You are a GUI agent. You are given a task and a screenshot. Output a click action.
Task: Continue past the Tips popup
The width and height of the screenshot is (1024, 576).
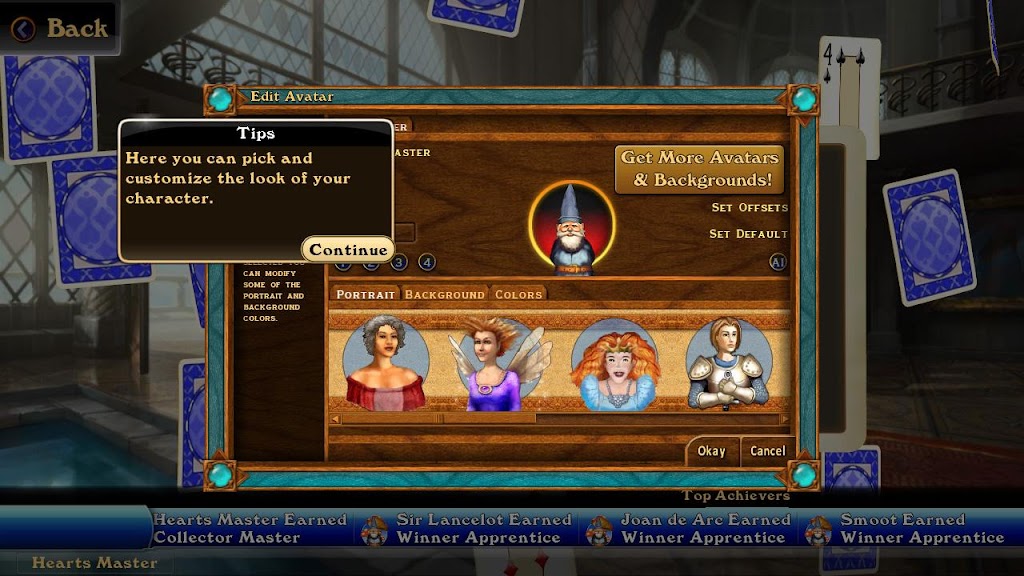(x=347, y=250)
